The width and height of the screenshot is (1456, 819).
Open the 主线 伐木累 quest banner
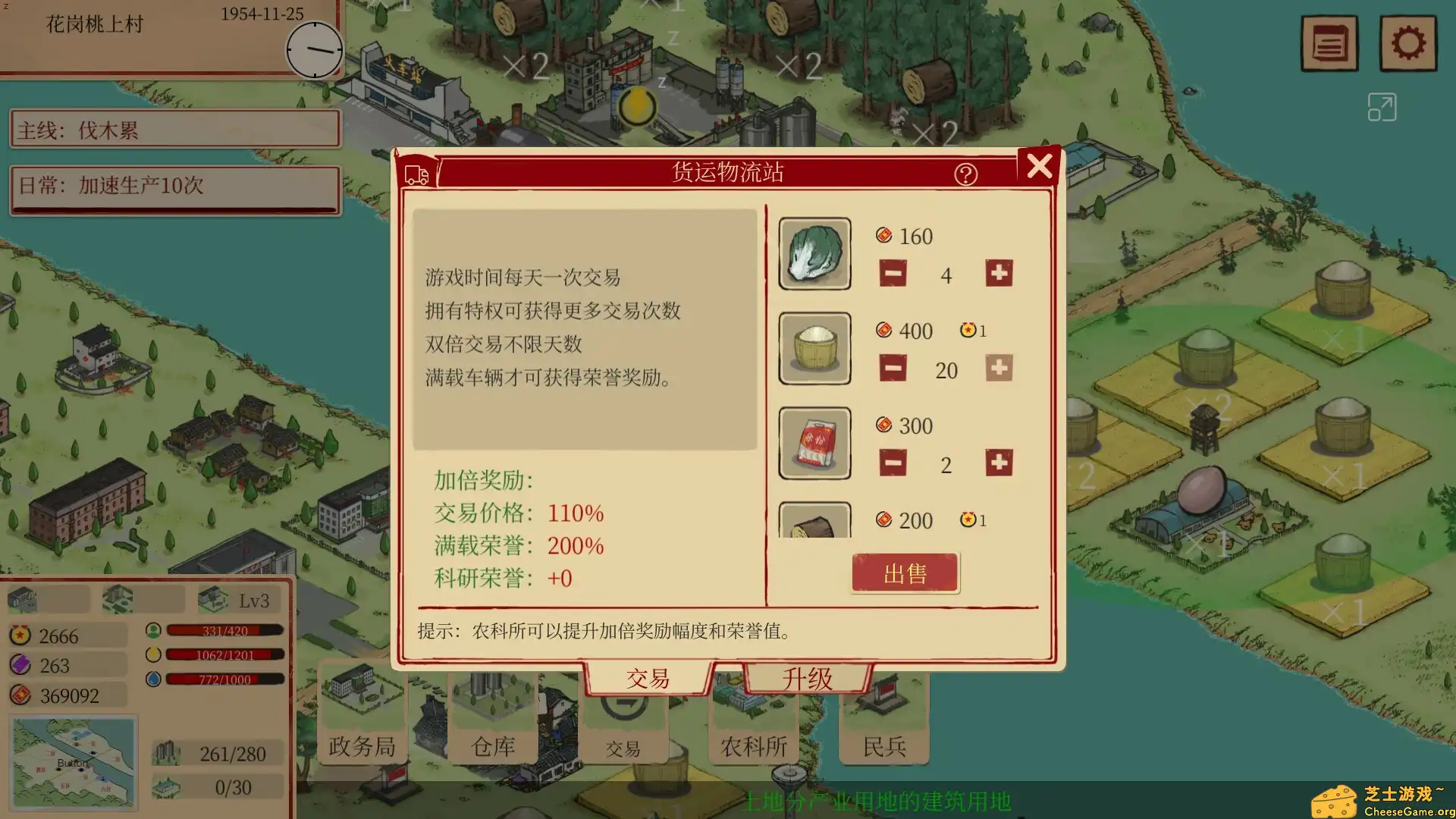tap(174, 129)
